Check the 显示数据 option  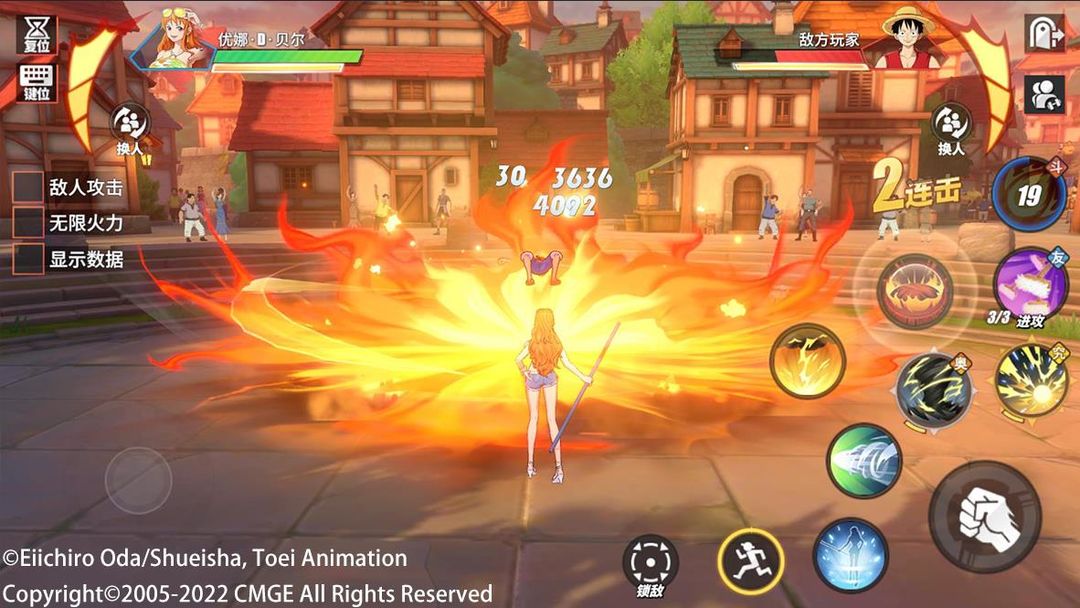pos(28,259)
